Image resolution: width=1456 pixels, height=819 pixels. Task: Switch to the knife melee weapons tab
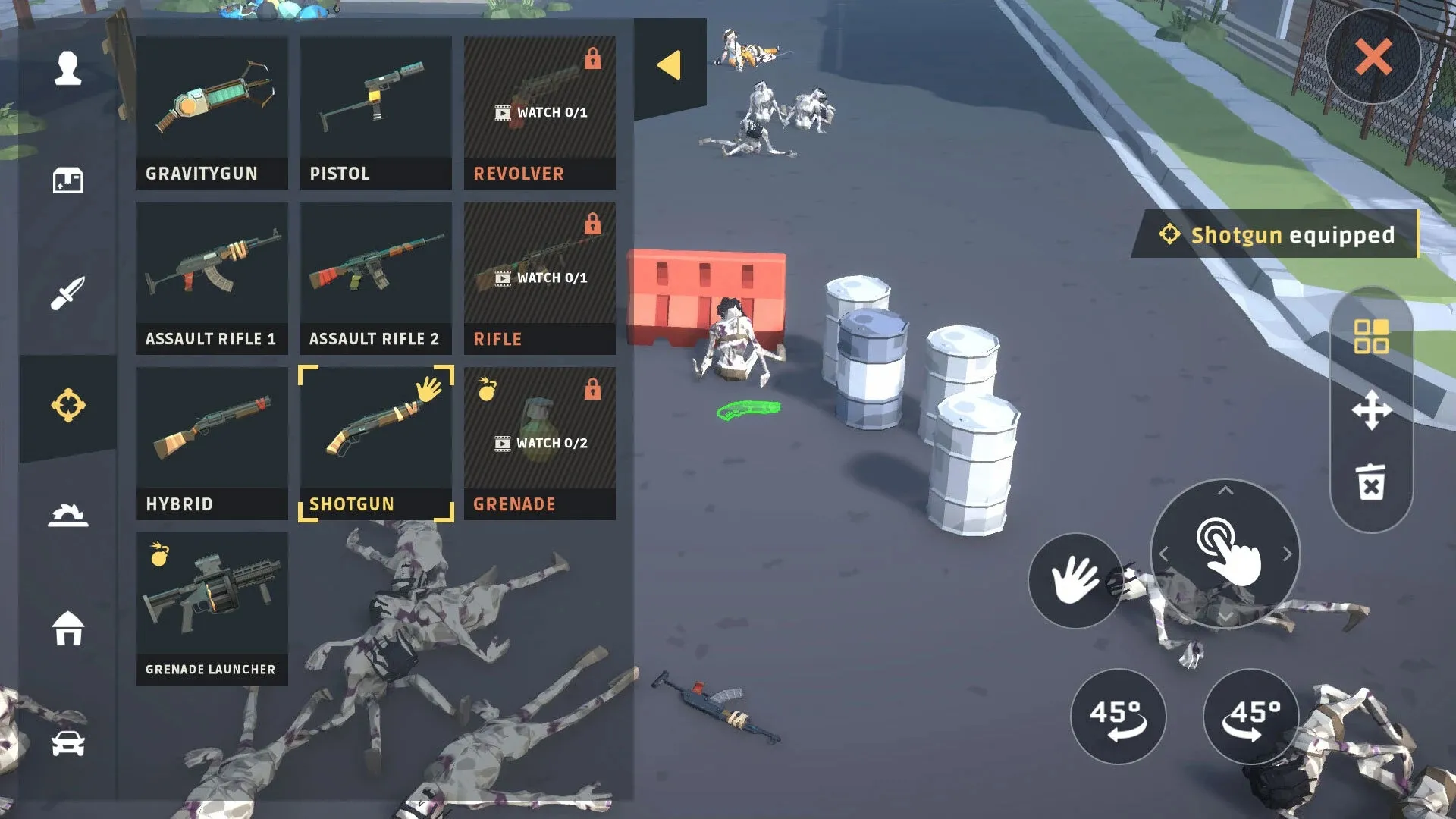tap(68, 293)
